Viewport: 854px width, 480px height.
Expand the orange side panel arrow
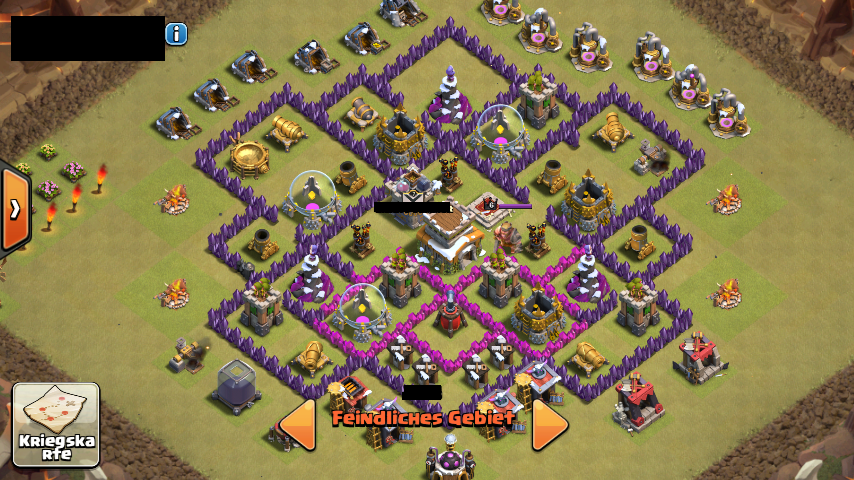[14, 209]
